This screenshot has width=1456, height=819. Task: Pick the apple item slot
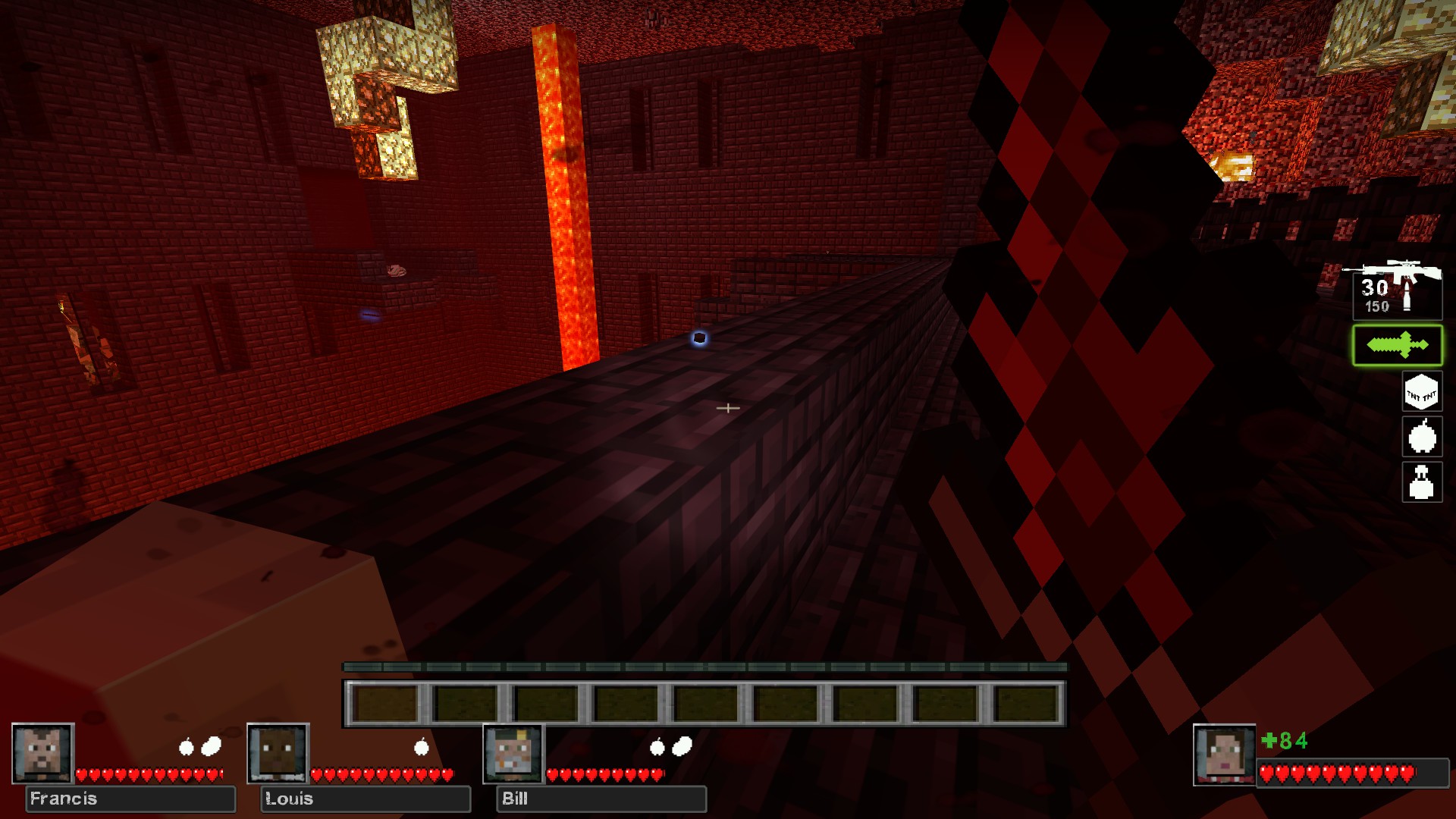[1421, 437]
